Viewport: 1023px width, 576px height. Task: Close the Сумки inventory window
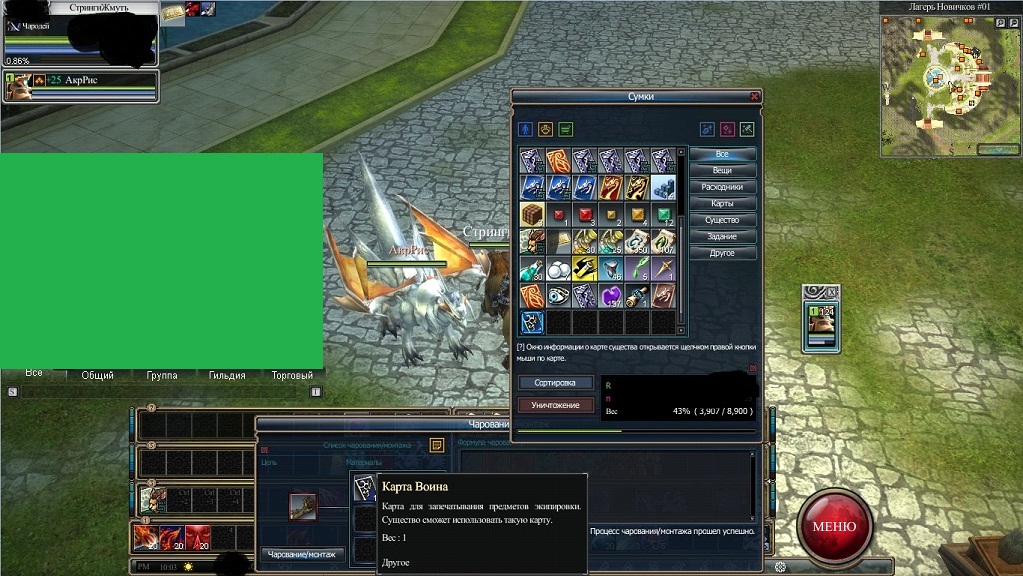click(754, 97)
